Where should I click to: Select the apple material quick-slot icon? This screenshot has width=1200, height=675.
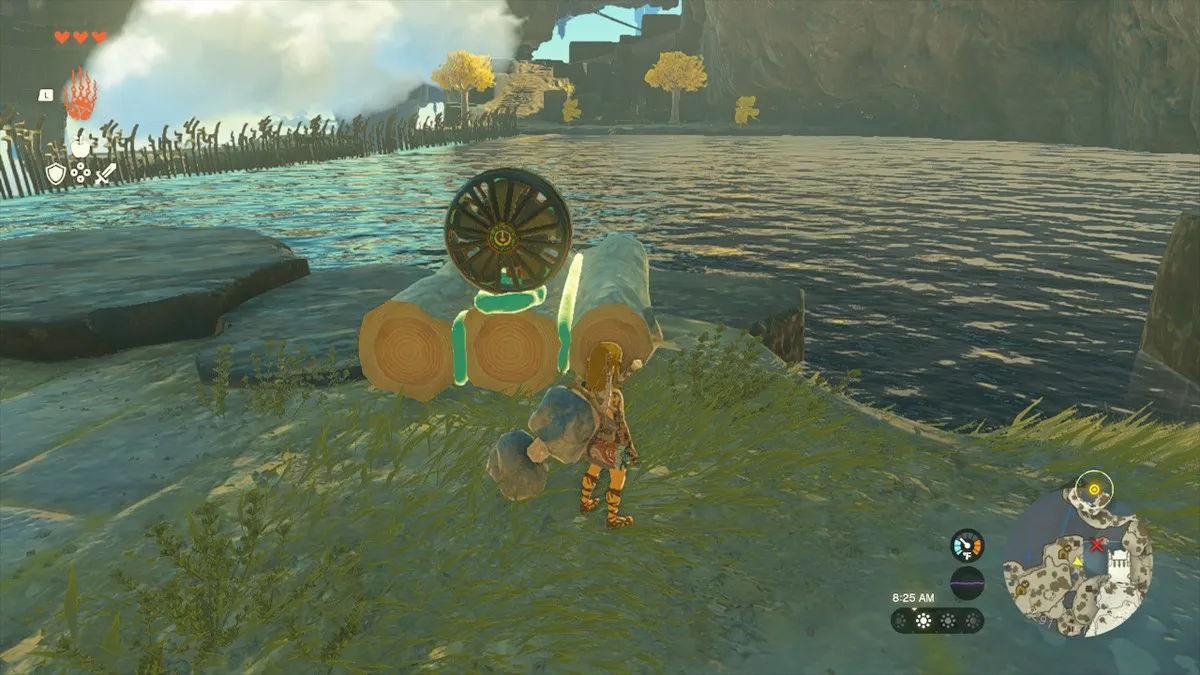80,146
